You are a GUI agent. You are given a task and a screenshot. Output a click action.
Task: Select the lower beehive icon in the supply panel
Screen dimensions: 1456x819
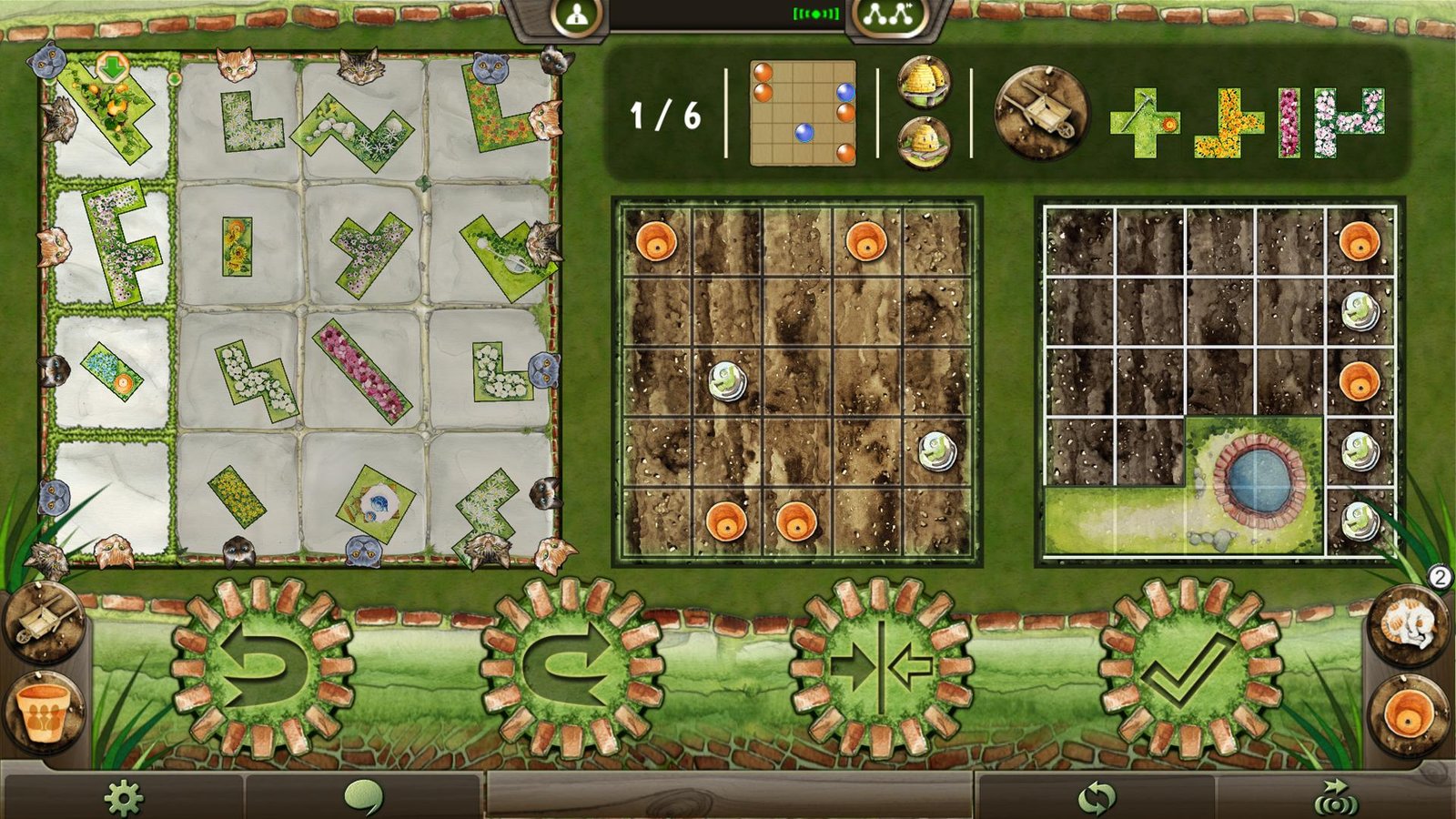923,142
